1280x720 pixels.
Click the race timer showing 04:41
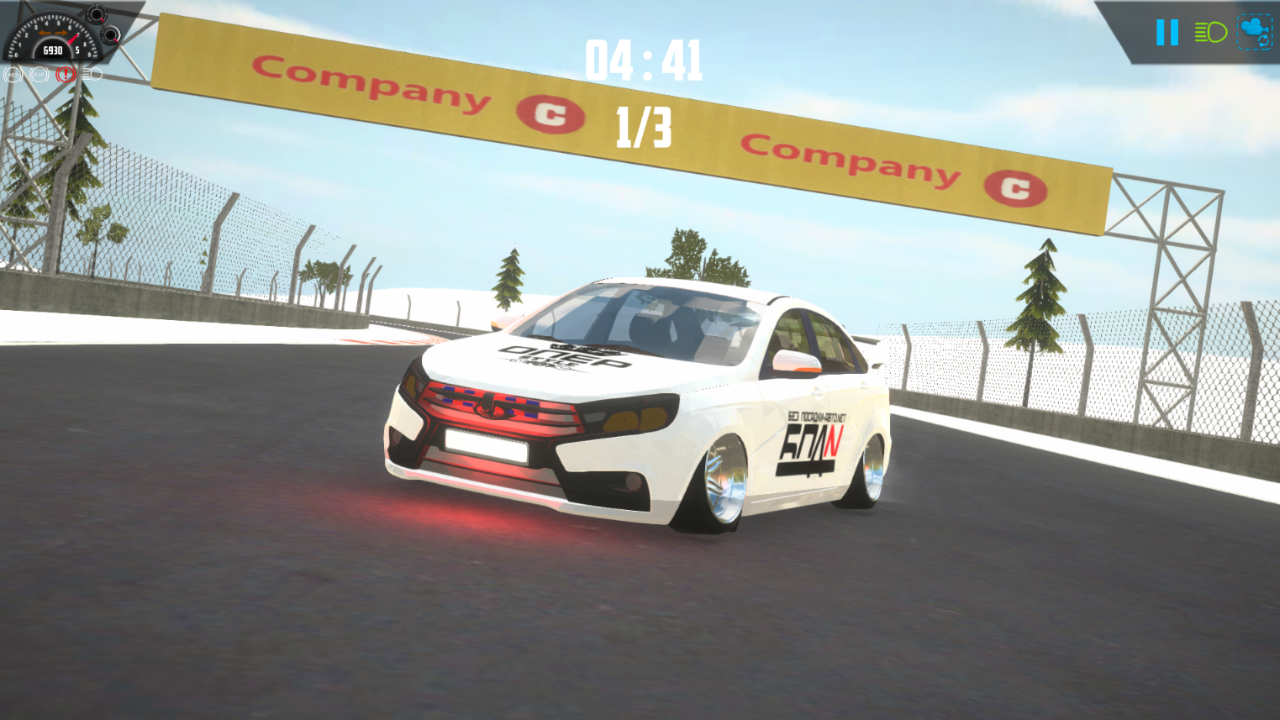click(x=643, y=58)
